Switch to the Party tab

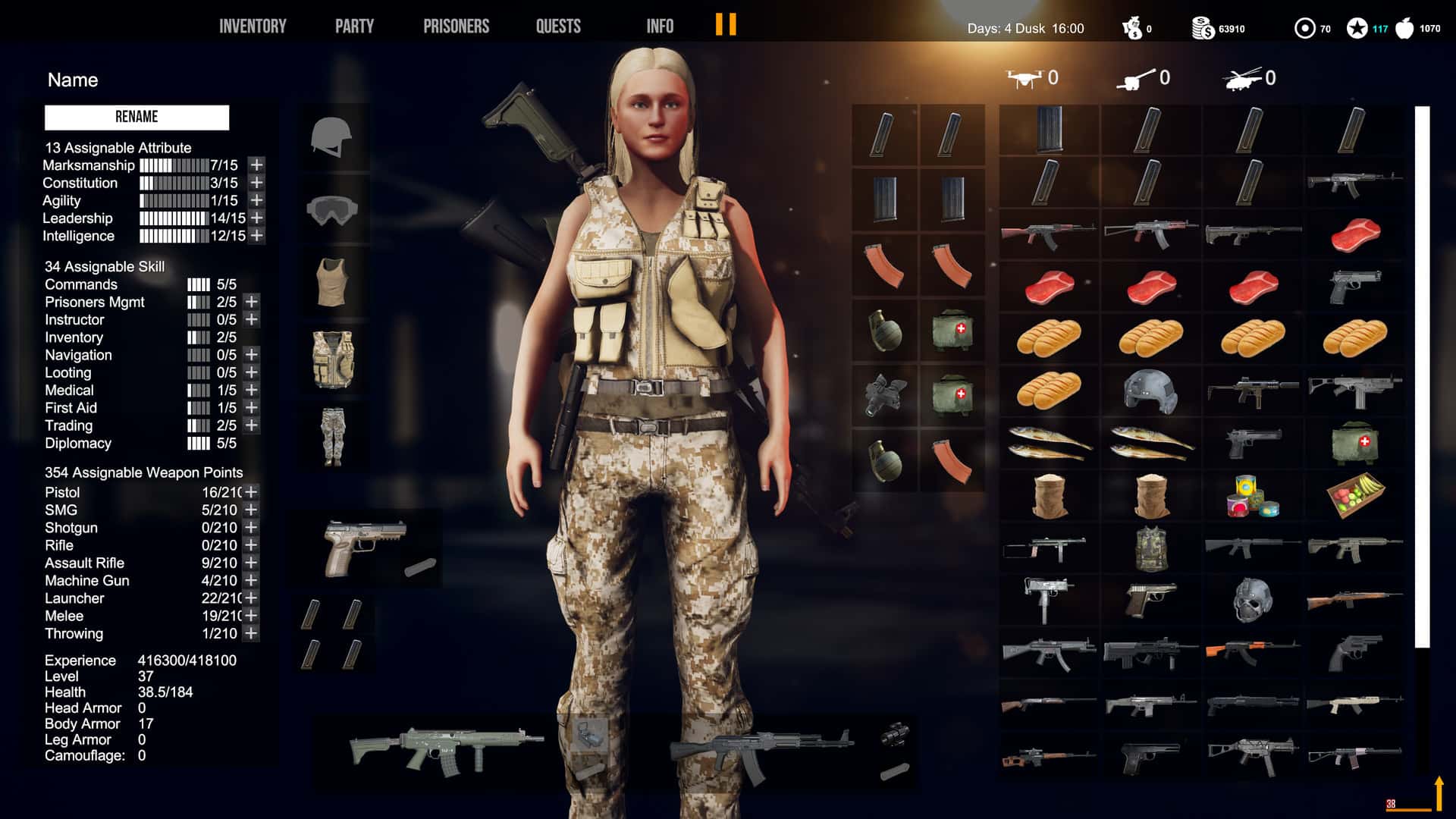pyautogui.click(x=353, y=25)
